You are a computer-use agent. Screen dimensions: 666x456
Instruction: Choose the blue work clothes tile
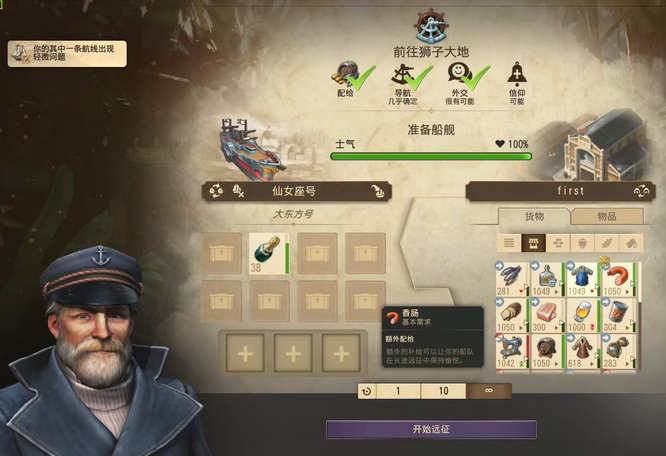point(582,277)
